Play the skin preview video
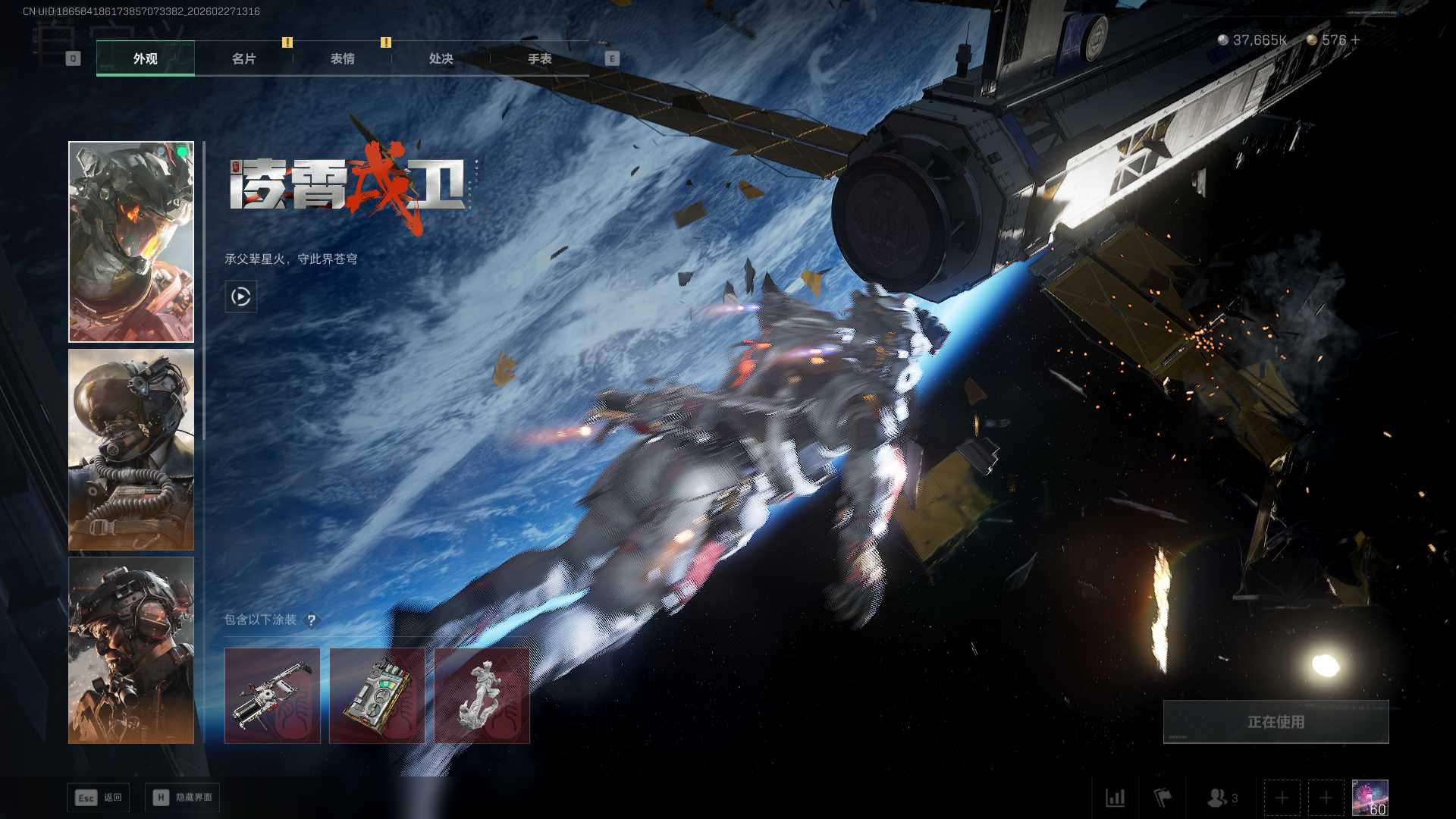This screenshot has height=819, width=1456. pyautogui.click(x=240, y=297)
